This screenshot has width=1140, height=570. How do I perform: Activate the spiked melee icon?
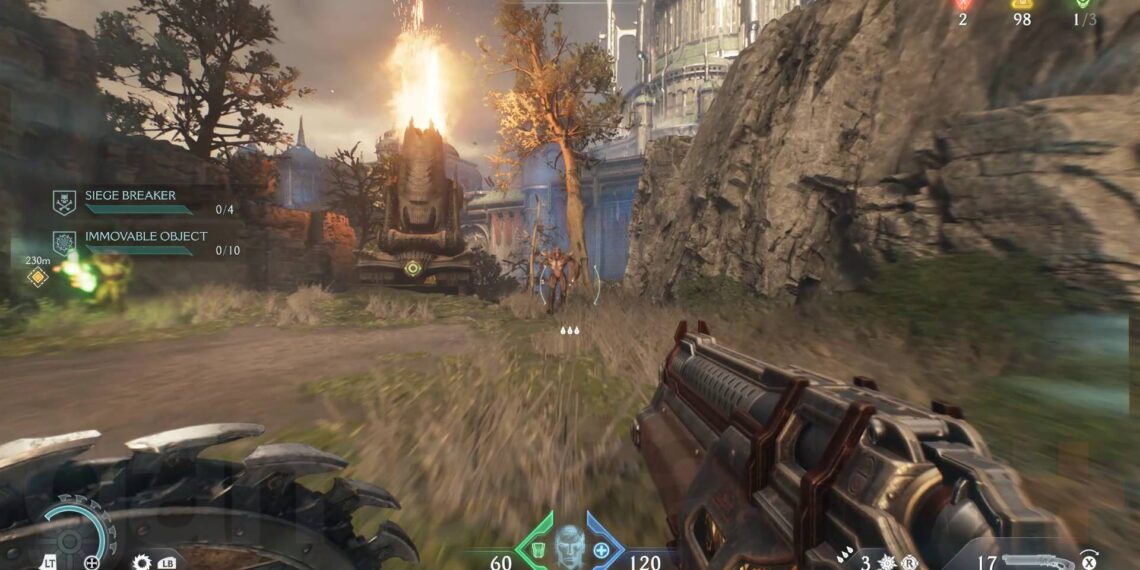pyautogui.click(x=889, y=563)
